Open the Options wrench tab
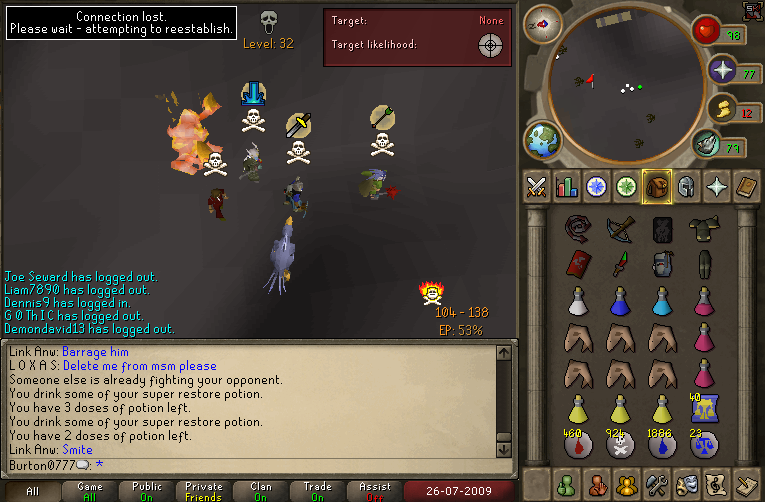The height and width of the screenshot is (502, 765). (x=657, y=483)
